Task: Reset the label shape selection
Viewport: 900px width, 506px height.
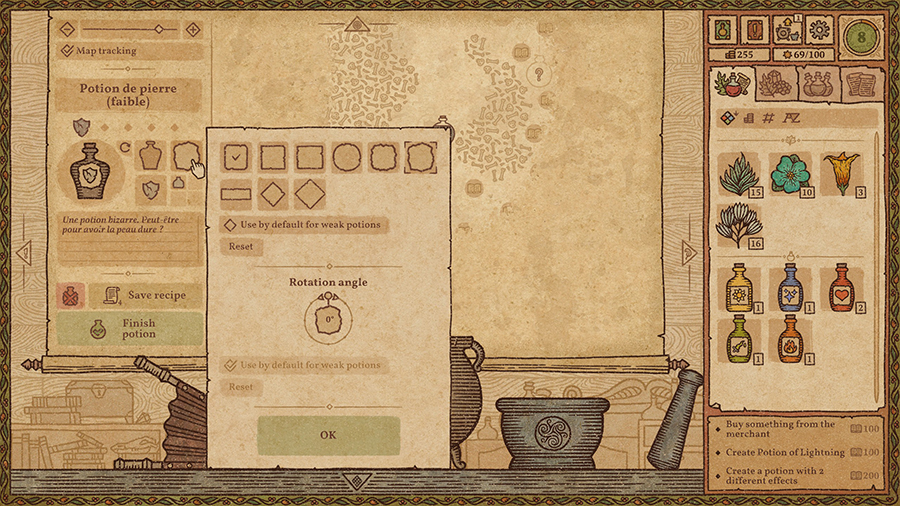Action: 240,246
